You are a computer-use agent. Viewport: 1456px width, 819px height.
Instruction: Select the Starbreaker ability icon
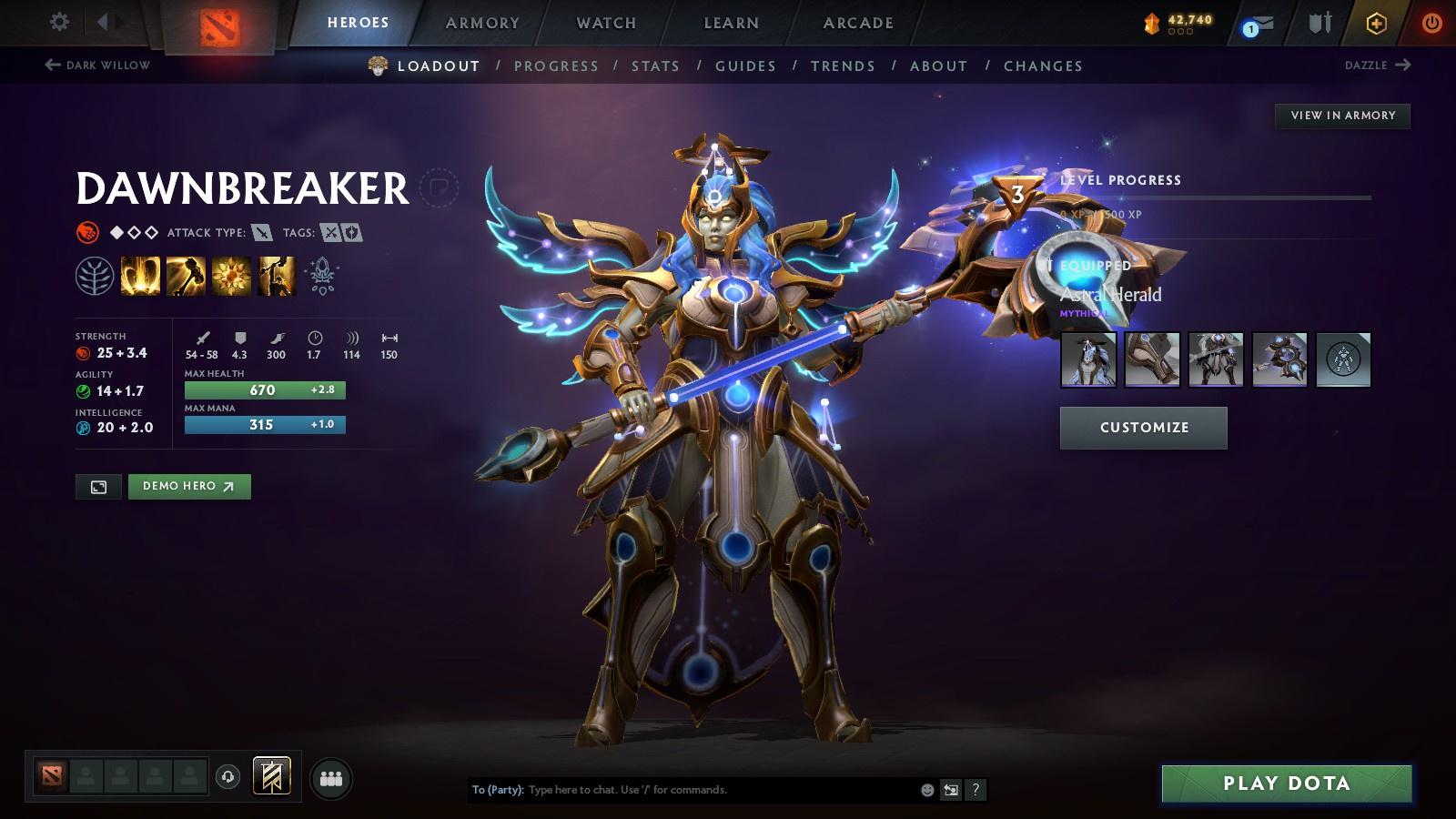pyautogui.click(x=138, y=278)
